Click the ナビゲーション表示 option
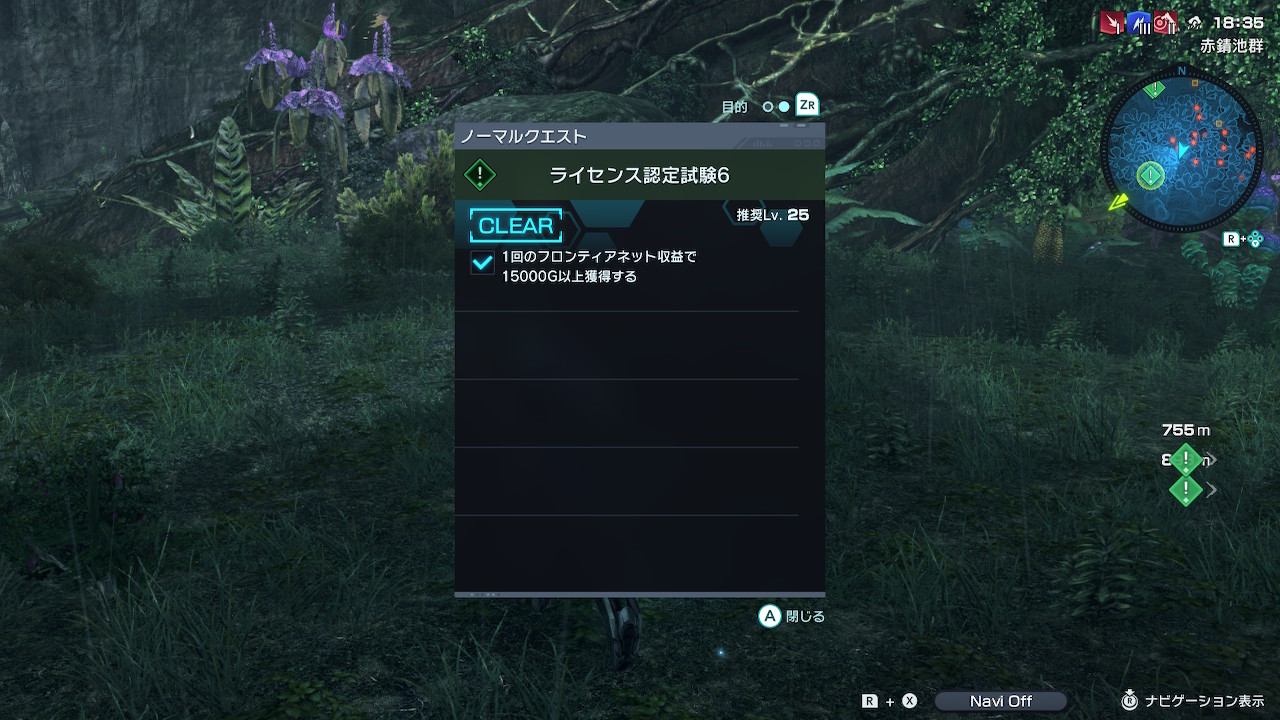The height and width of the screenshot is (720, 1280). coord(1193,701)
